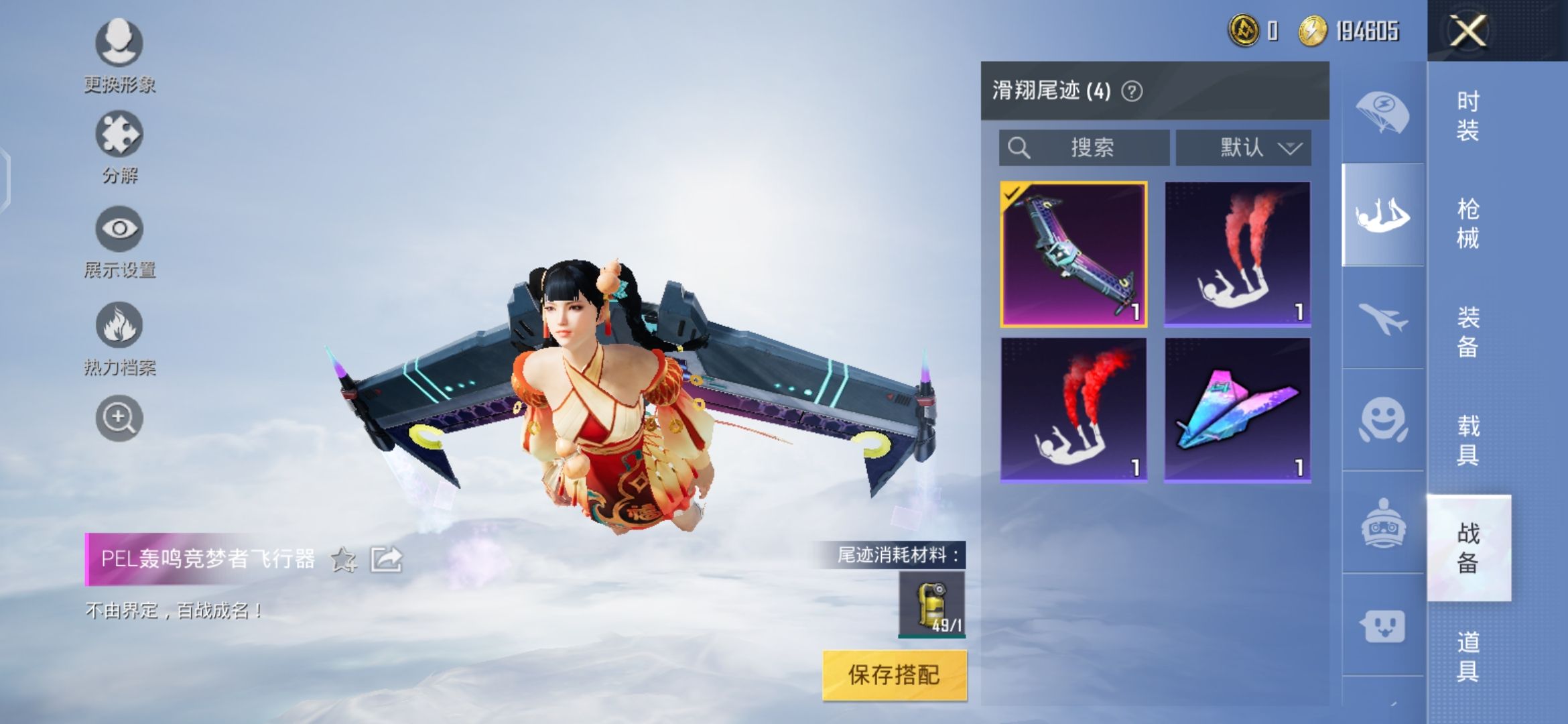Activate the magnifier zoom view
The width and height of the screenshot is (1568, 724).
119,417
